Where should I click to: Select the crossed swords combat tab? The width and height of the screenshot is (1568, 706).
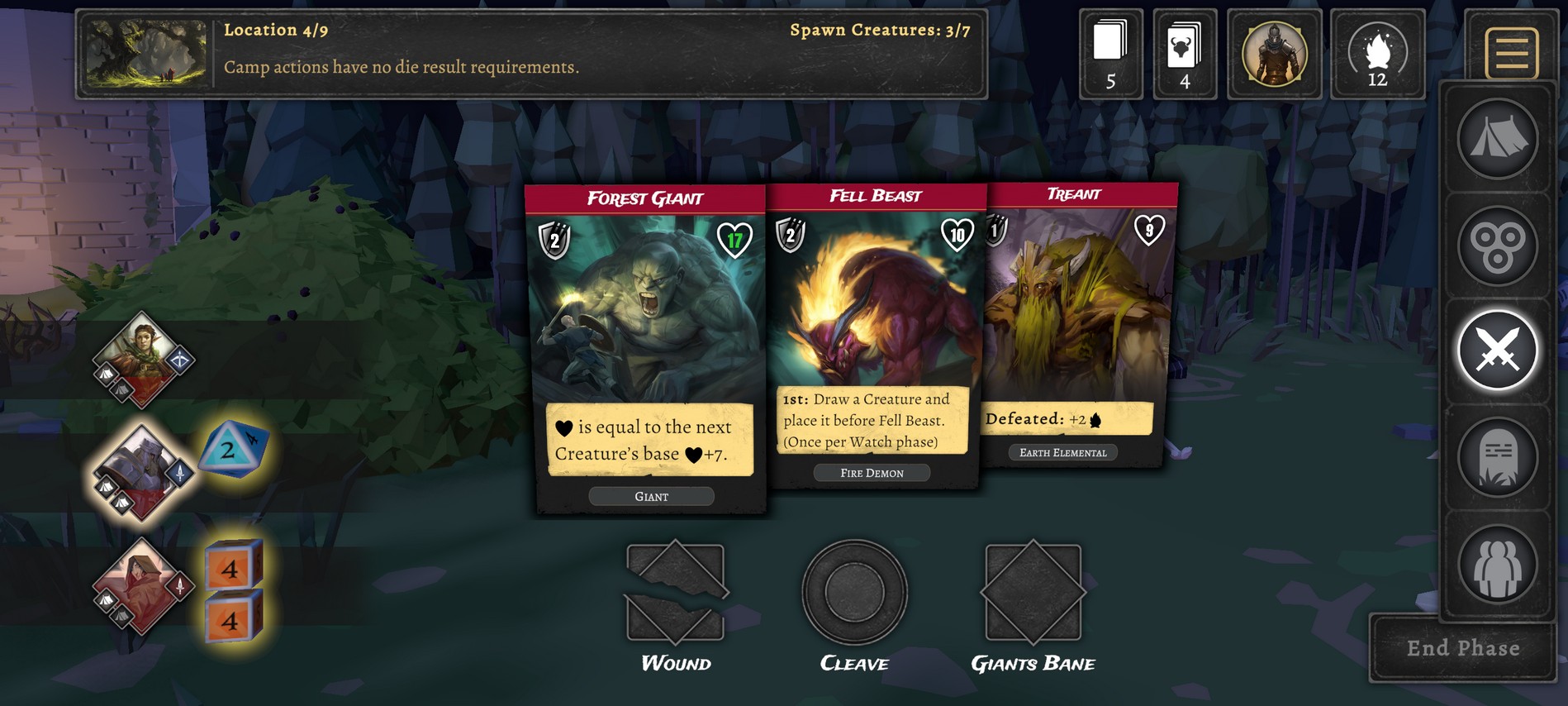coord(1497,351)
